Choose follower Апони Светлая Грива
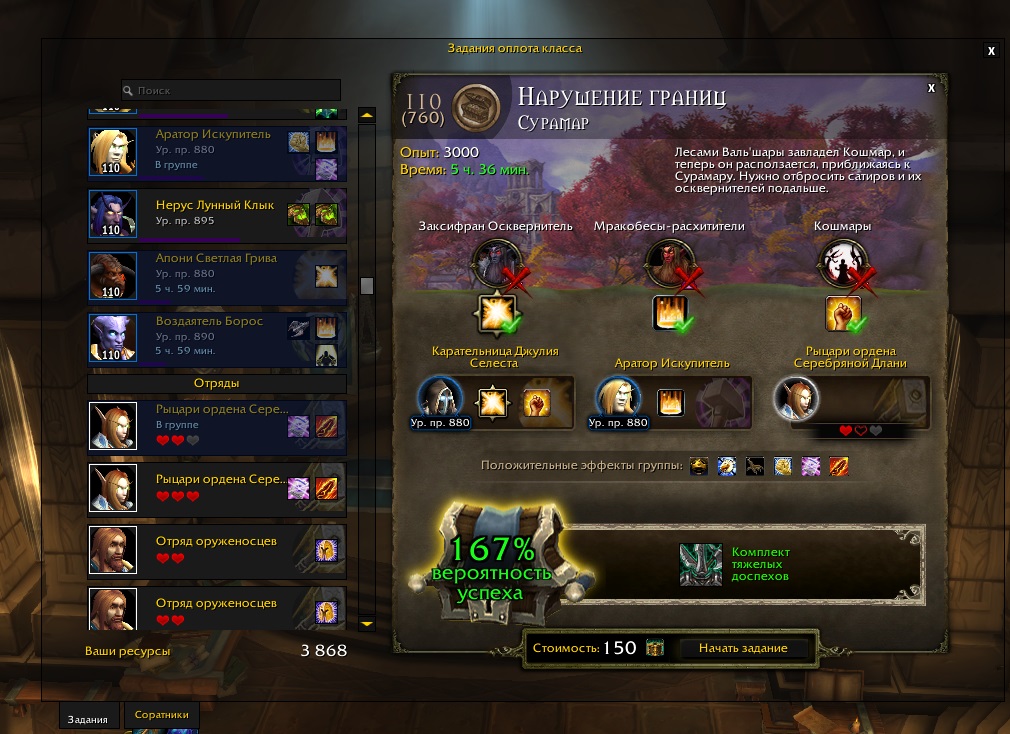This screenshot has width=1010, height=734. pyautogui.click(x=217, y=275)
